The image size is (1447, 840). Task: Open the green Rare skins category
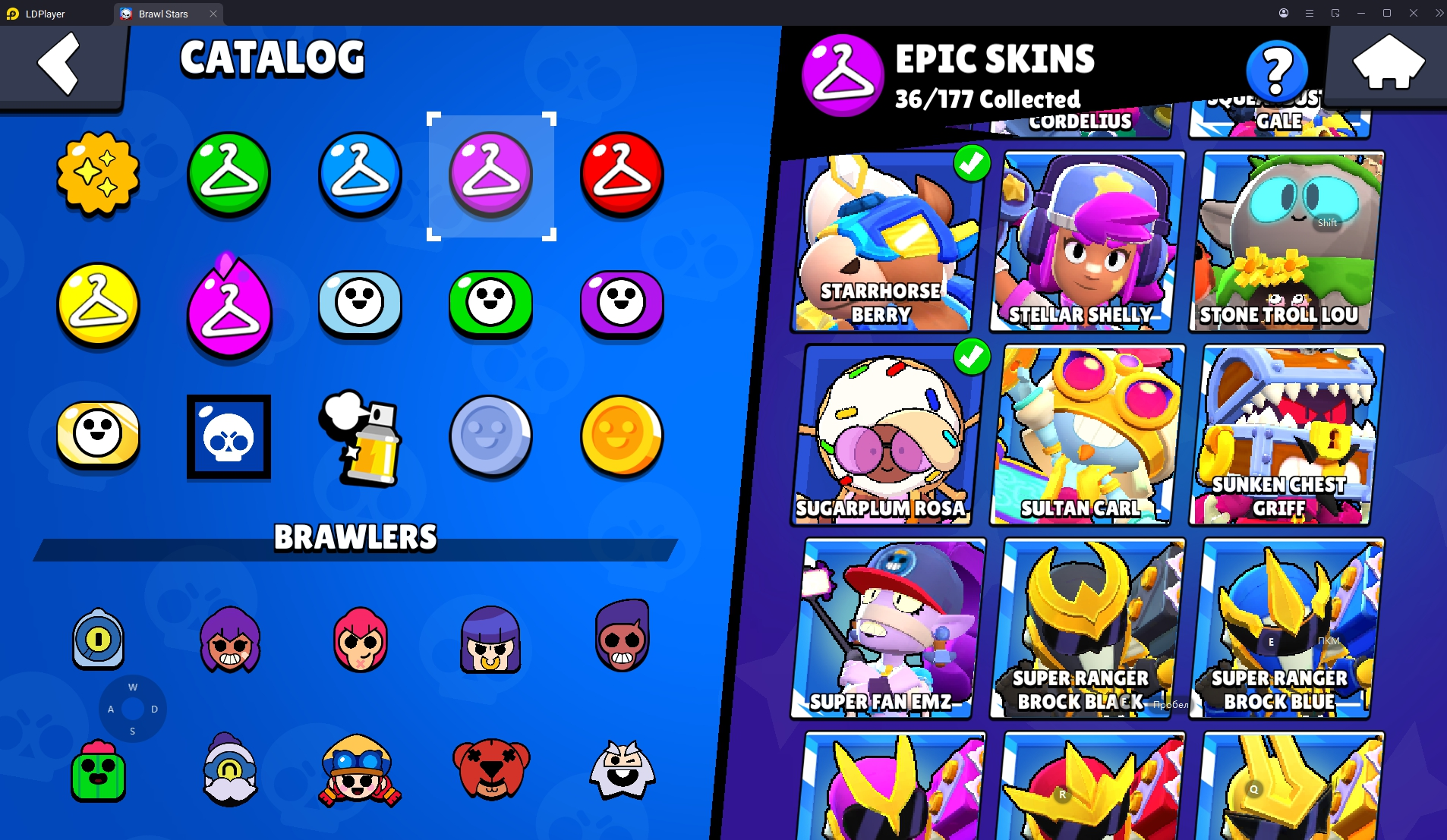[x=229, y=175]
